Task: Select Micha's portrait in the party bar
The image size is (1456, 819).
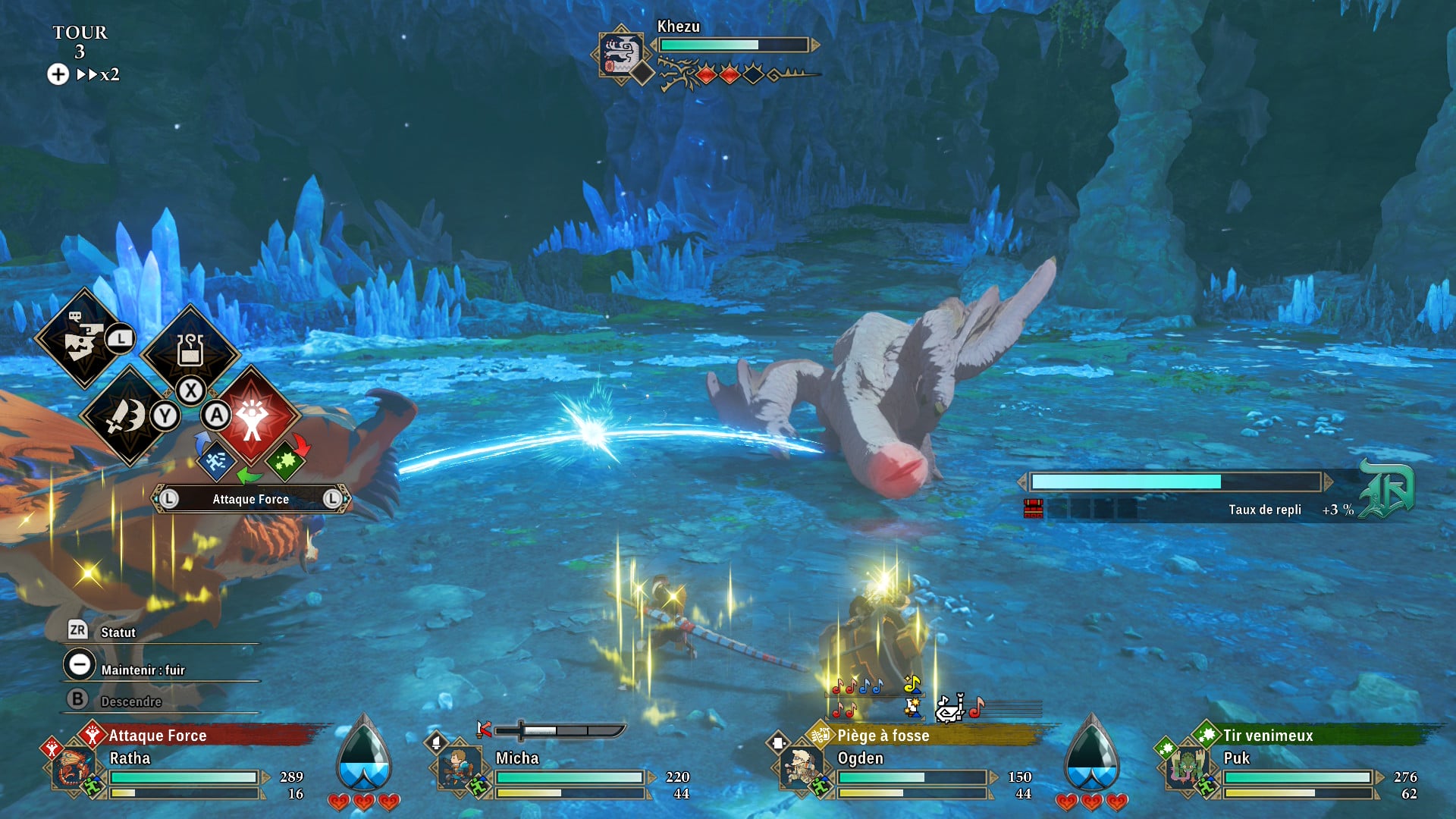Action: point(459,767)
